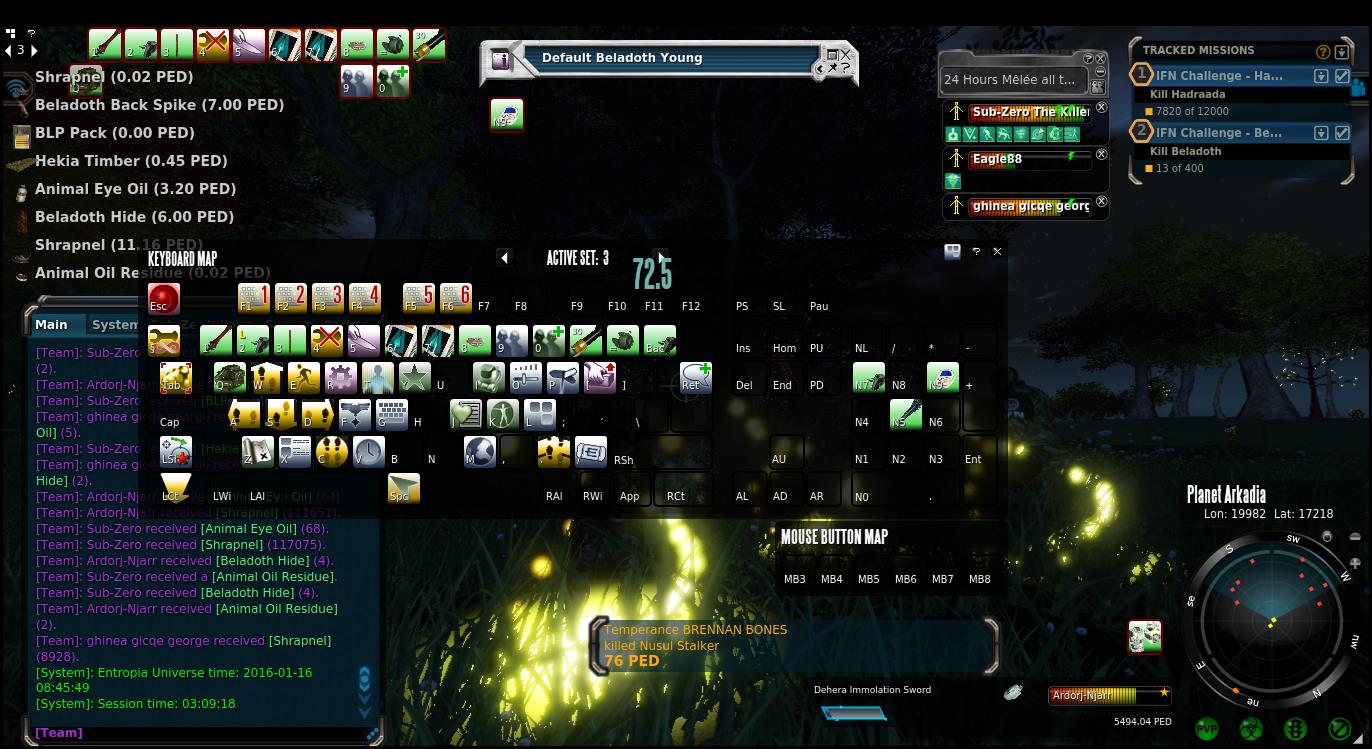Select the clock icon on the V key
The width and height of the screenshot is (1372, 749).
[368, 452]
